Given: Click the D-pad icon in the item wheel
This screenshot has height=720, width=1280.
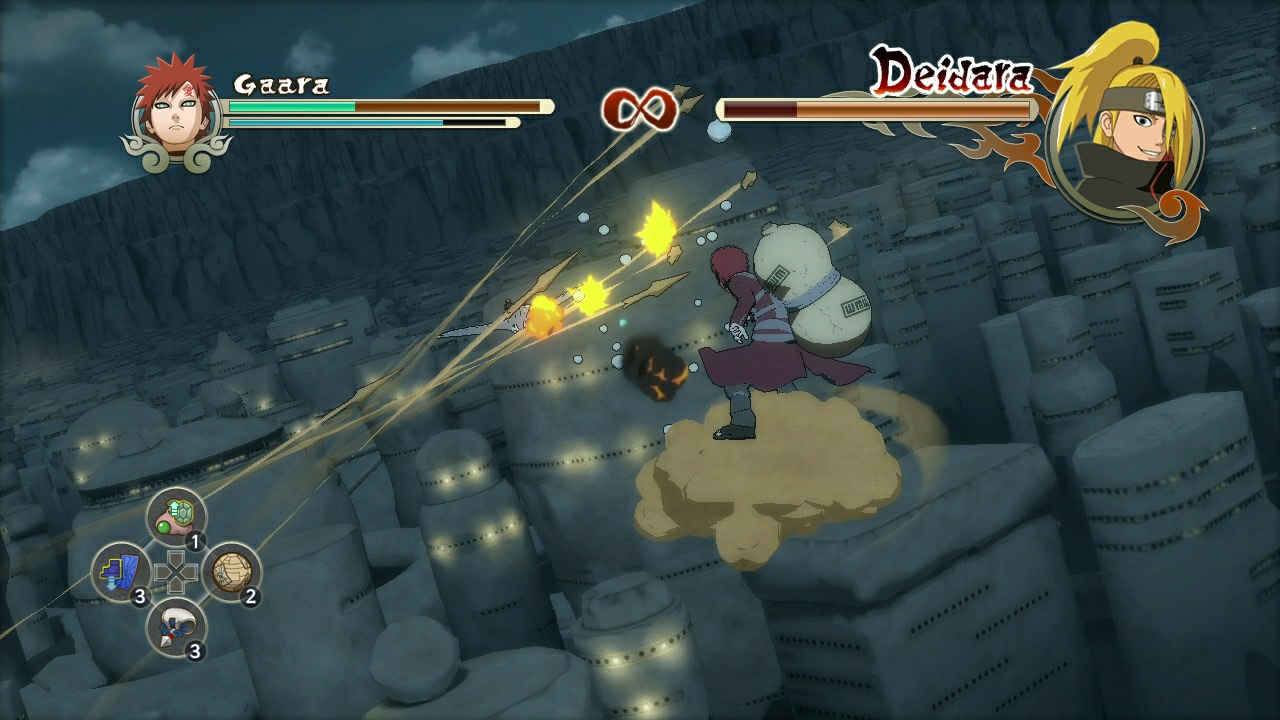Looking at the screenshot, I should (x=175, y=572).
